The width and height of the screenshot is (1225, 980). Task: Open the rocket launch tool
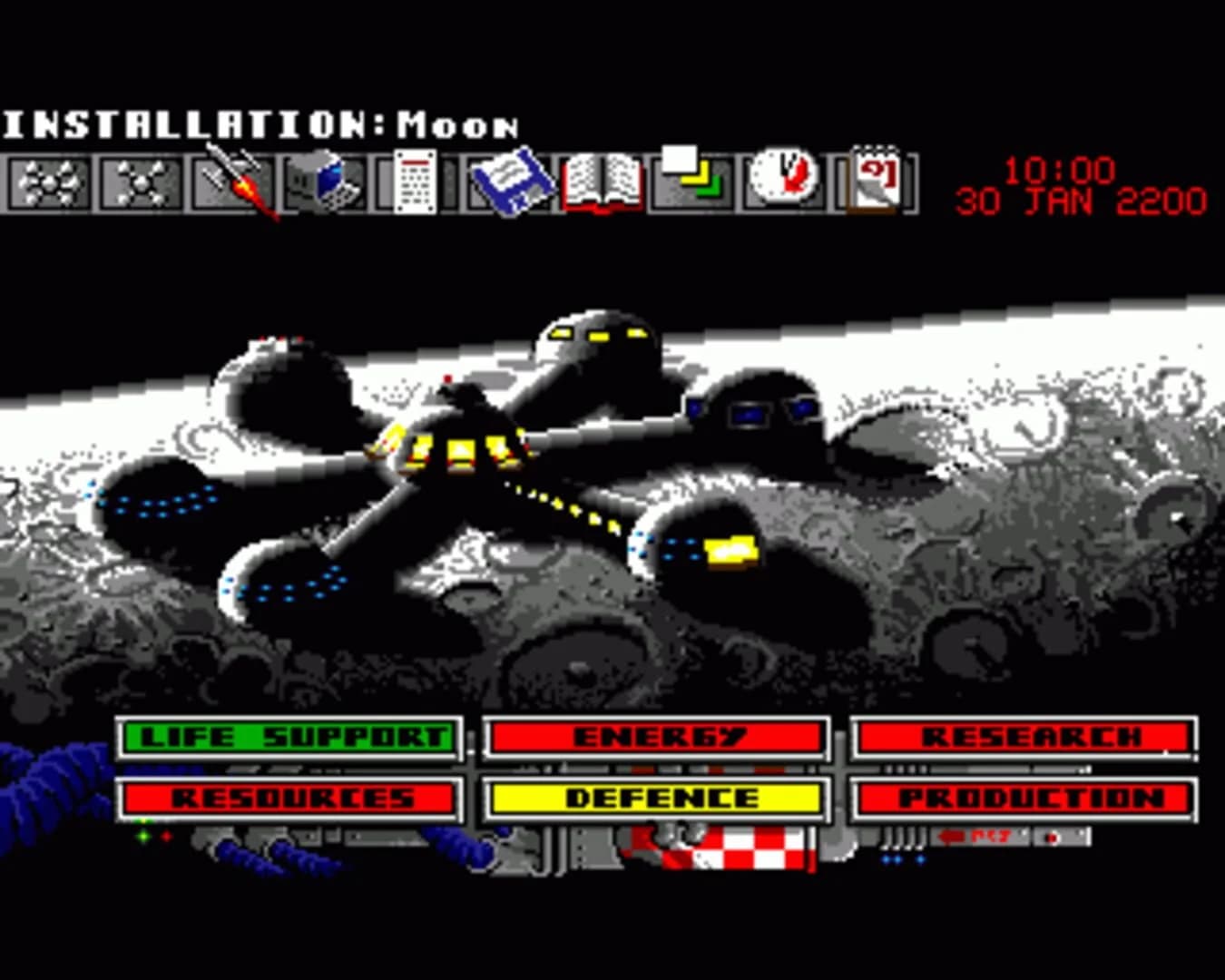pyautogui.click(x=234, y=183)
